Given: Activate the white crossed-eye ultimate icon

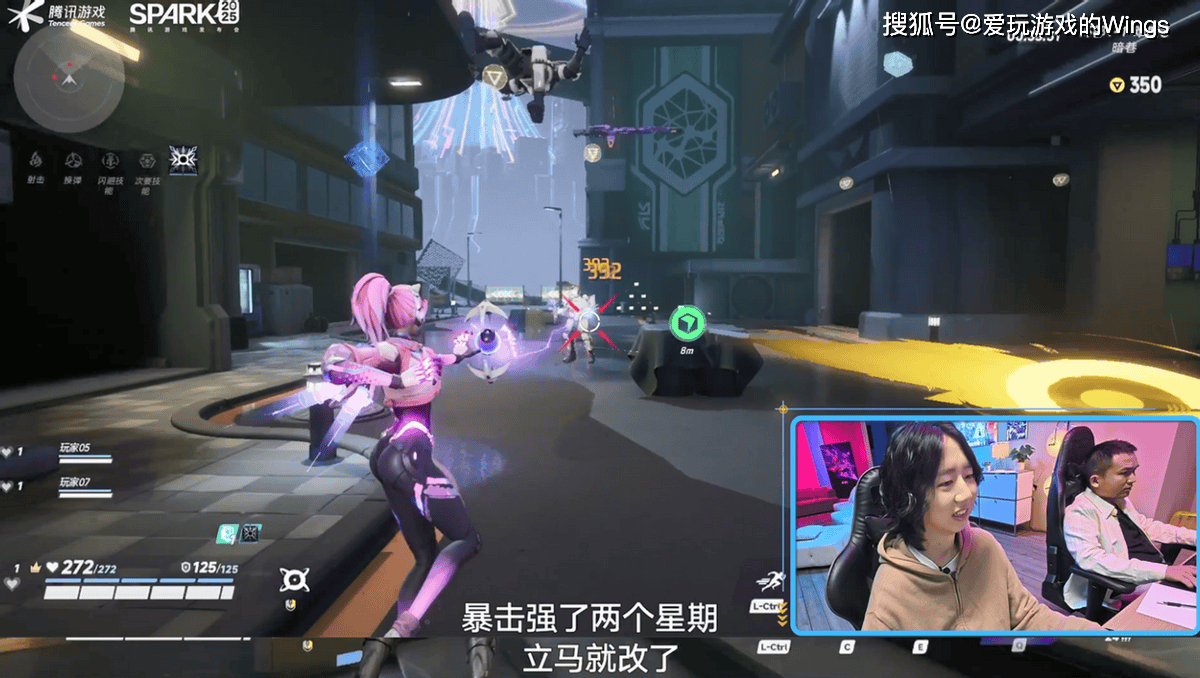Looking at the screenshot, I should [294, 578].
